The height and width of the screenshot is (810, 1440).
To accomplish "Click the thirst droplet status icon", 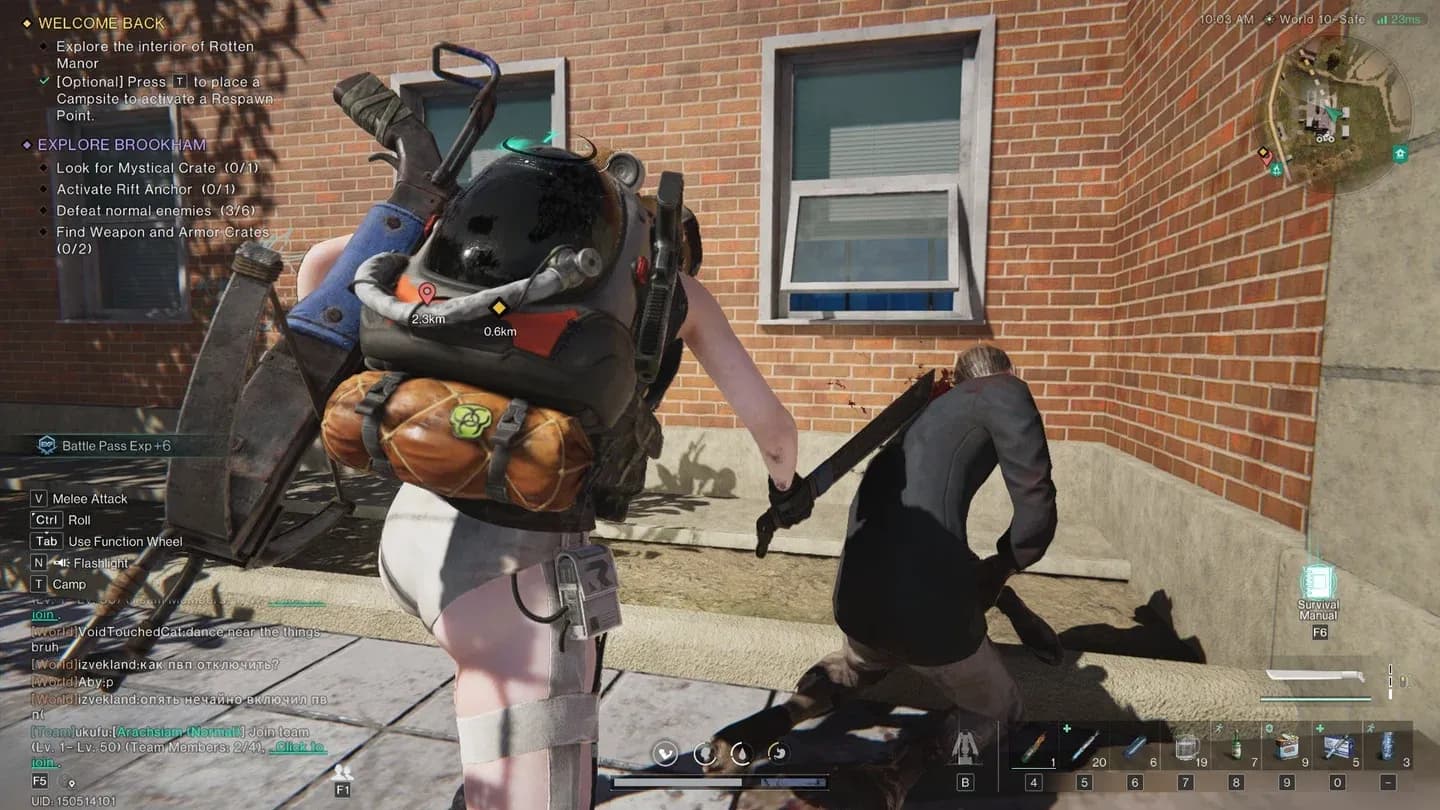I will (x=741, y=753).
